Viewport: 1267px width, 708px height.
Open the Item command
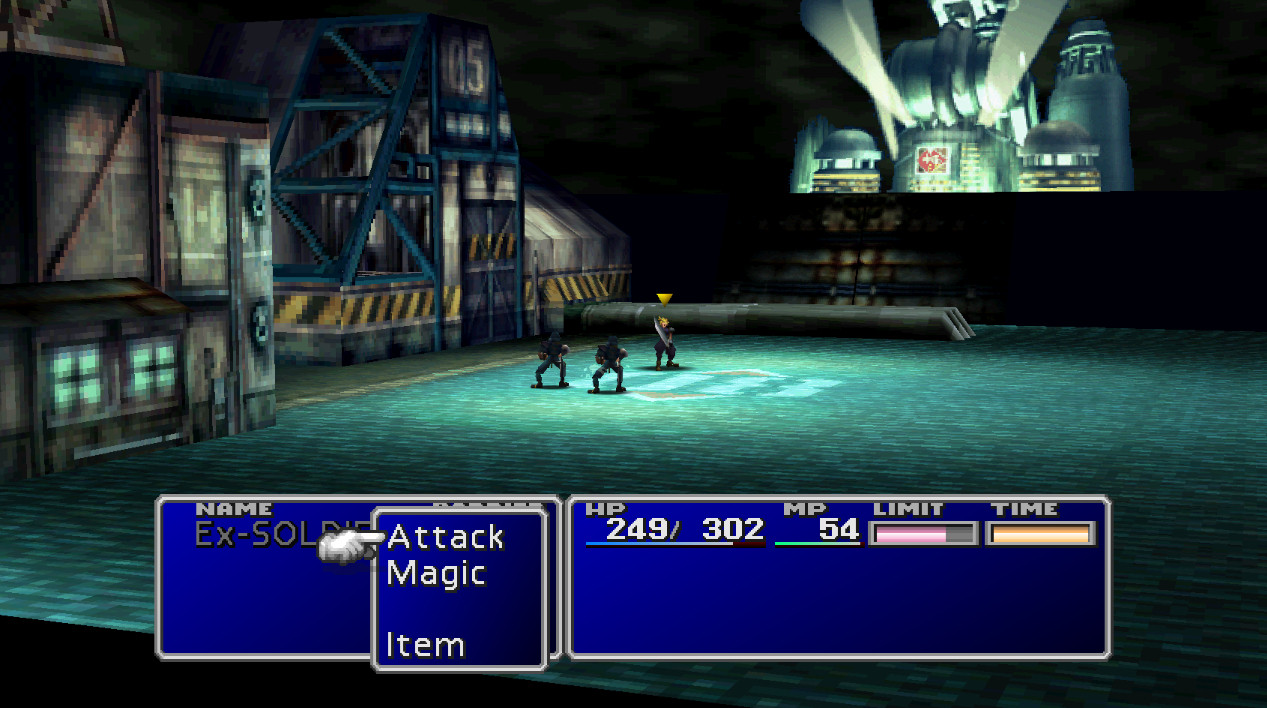(x=425, y=645)
